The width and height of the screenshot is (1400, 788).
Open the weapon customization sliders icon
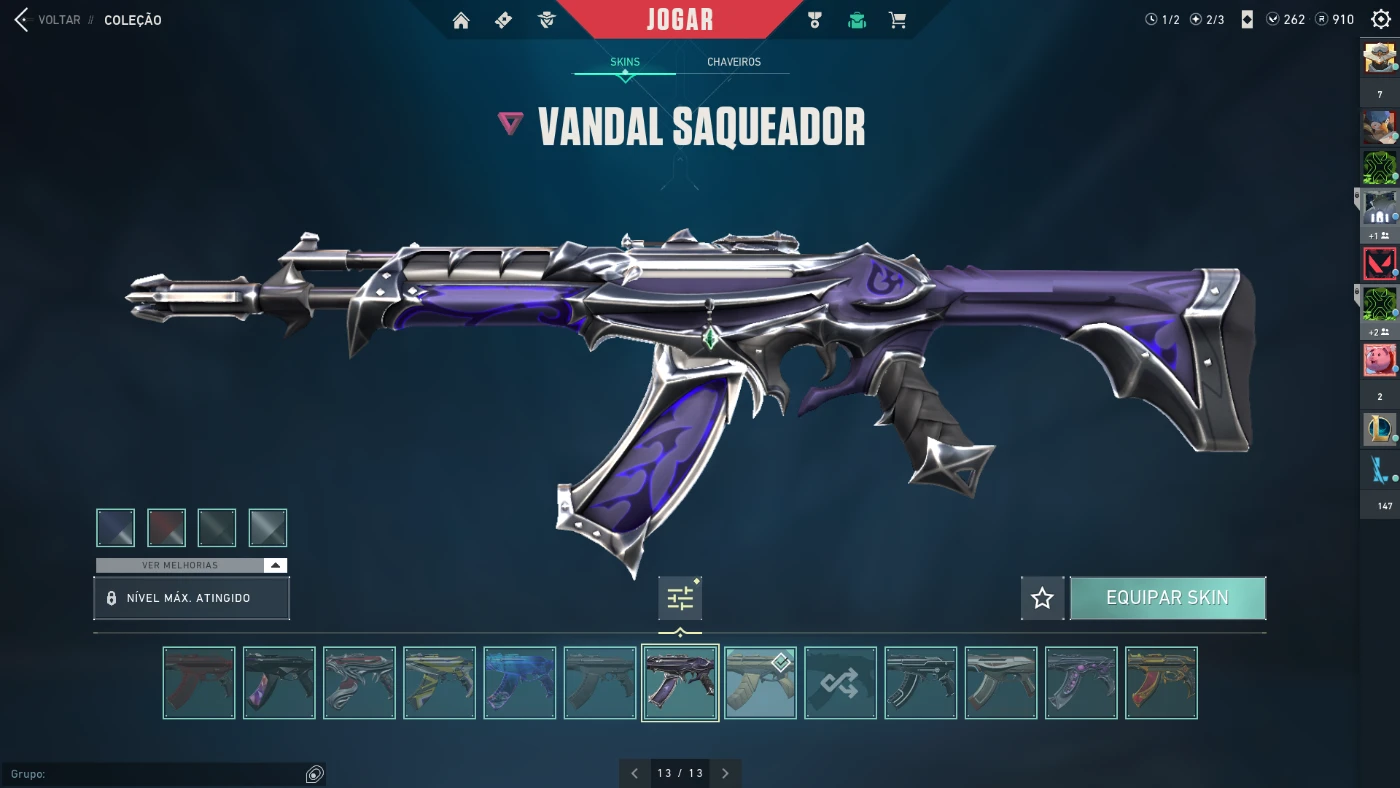click(x=680, y=596)
